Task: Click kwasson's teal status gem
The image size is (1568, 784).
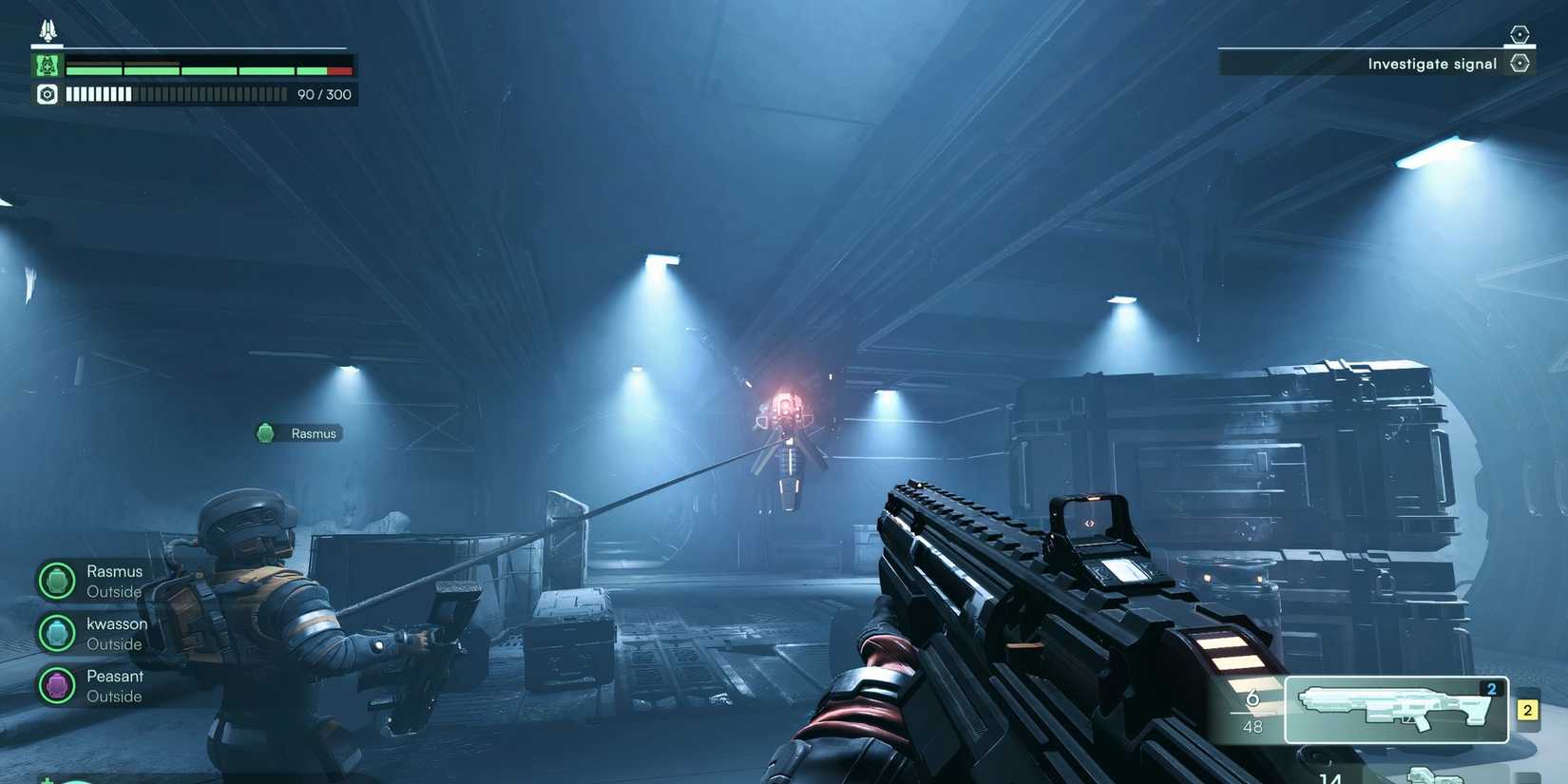Action: tap(55, 632)
